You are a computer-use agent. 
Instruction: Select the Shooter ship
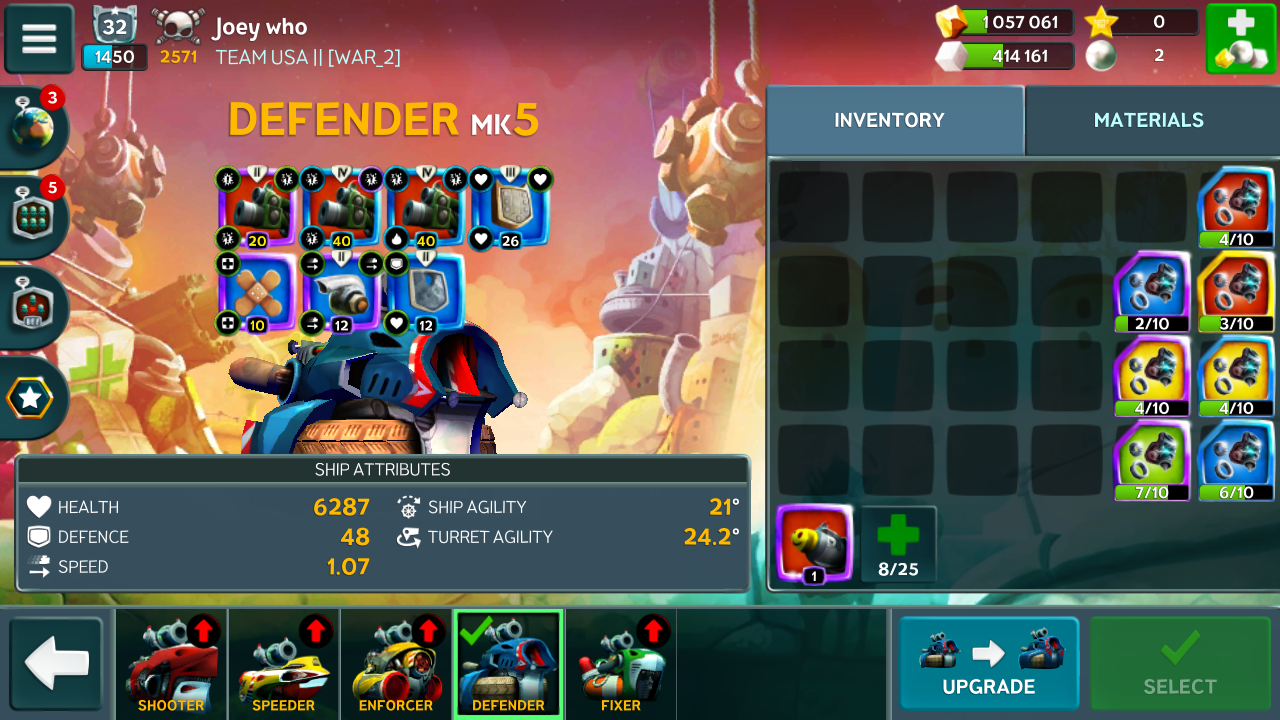[x=171, y=663]
